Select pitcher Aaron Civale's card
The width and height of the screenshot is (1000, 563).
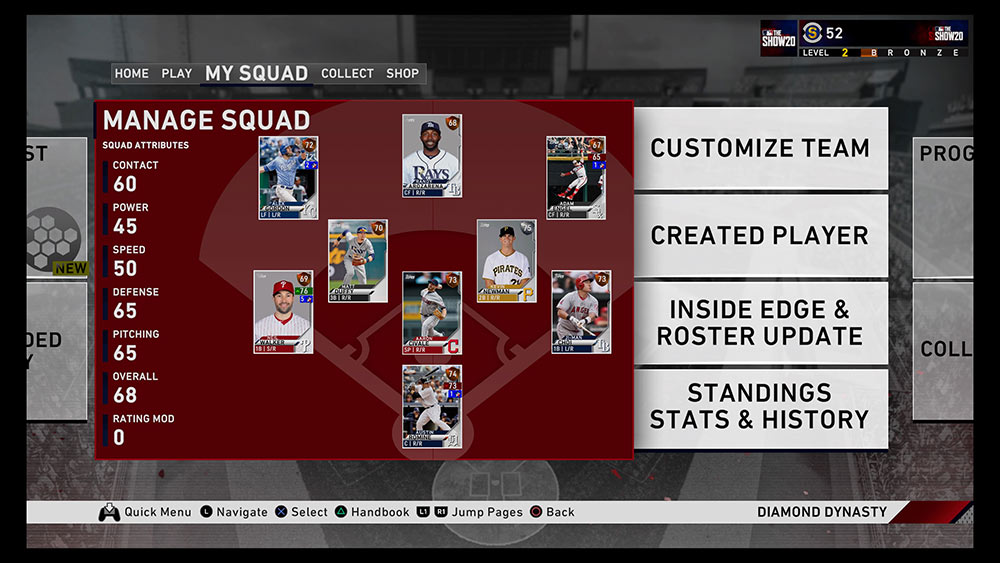(432, 313)
